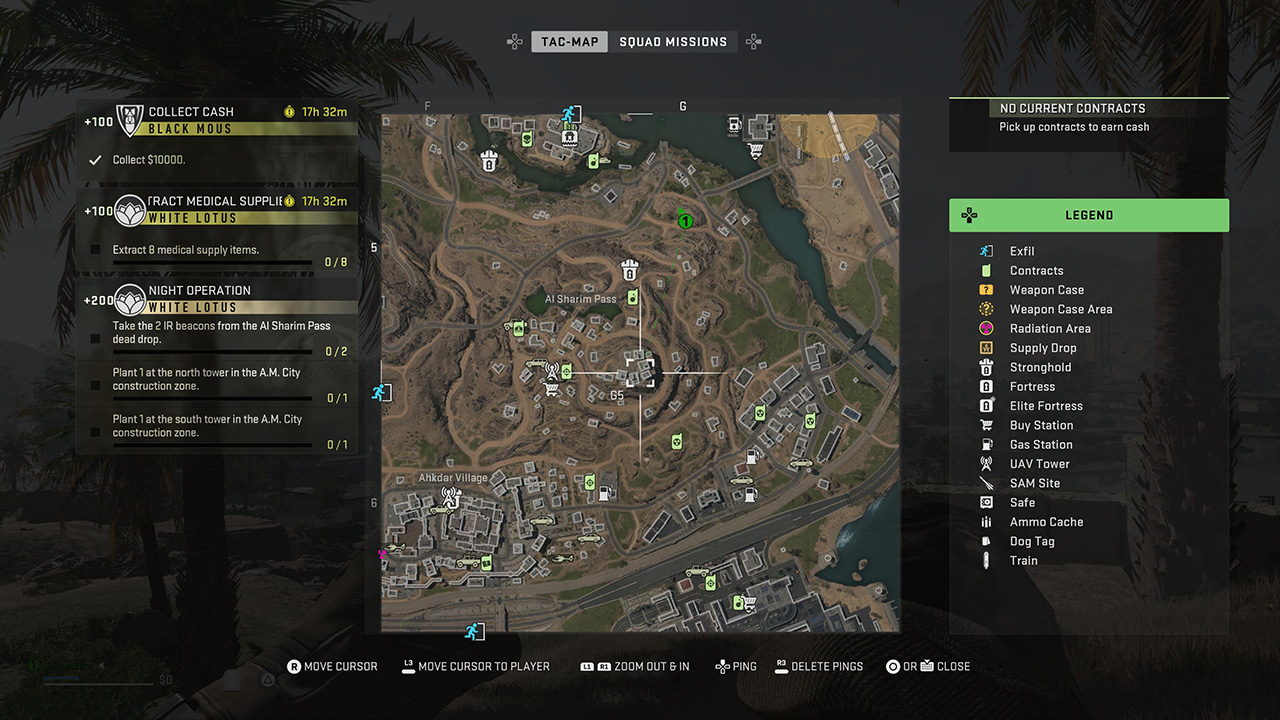Viewport: 1280px width, 720px height.
Task: Select the Train legend entry
Action: click(x=1023, y=561)
